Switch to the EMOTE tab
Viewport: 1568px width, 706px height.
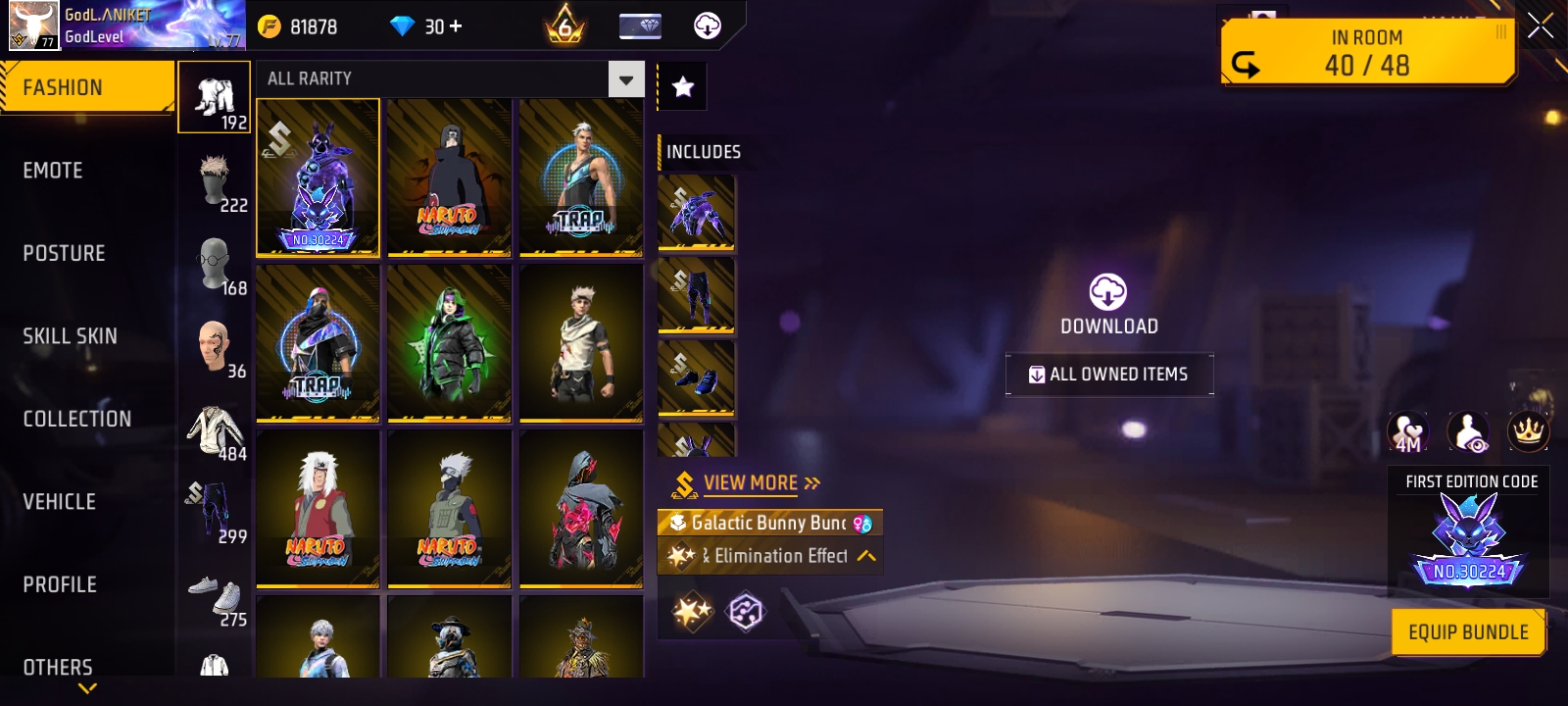pos(53,170)
